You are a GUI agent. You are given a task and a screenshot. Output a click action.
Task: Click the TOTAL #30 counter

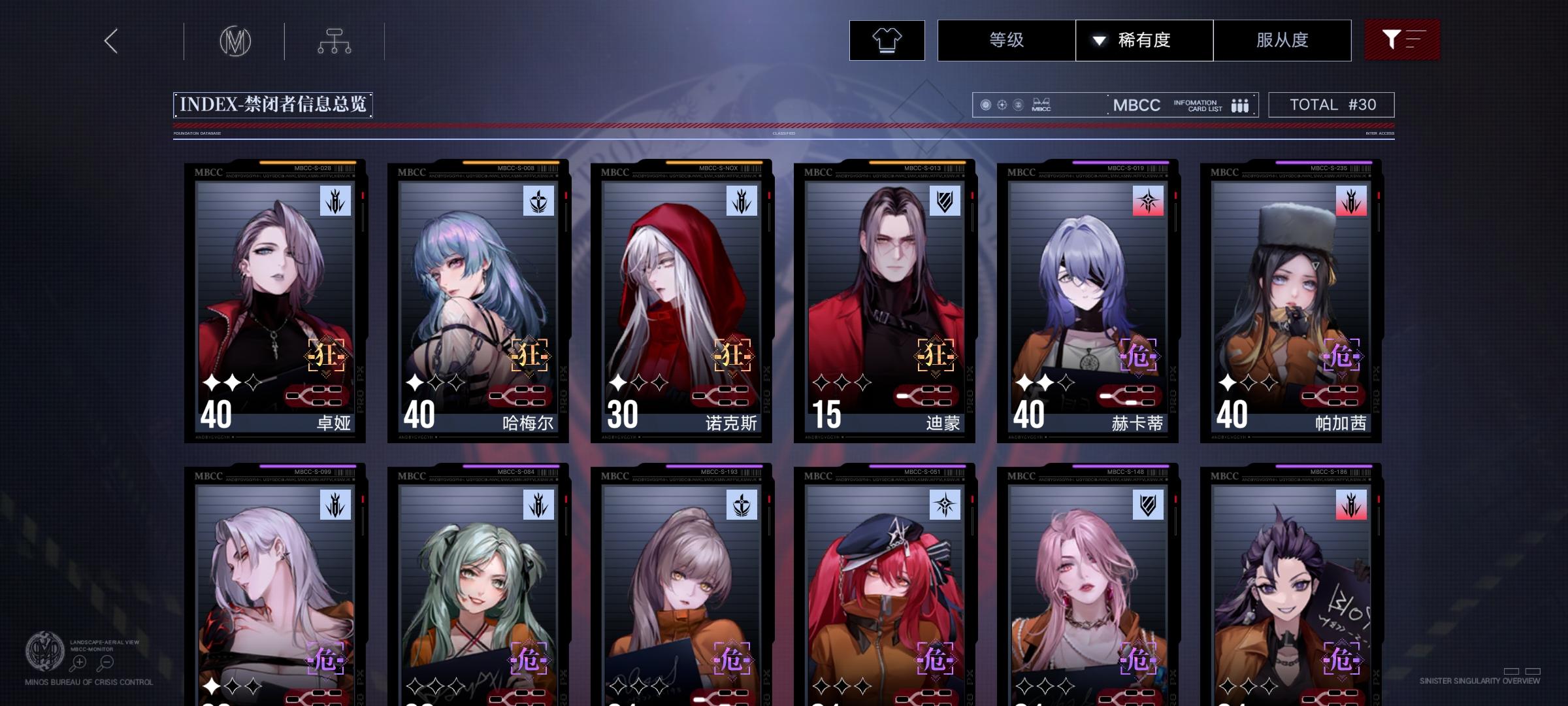click(x=1331, y=104)
